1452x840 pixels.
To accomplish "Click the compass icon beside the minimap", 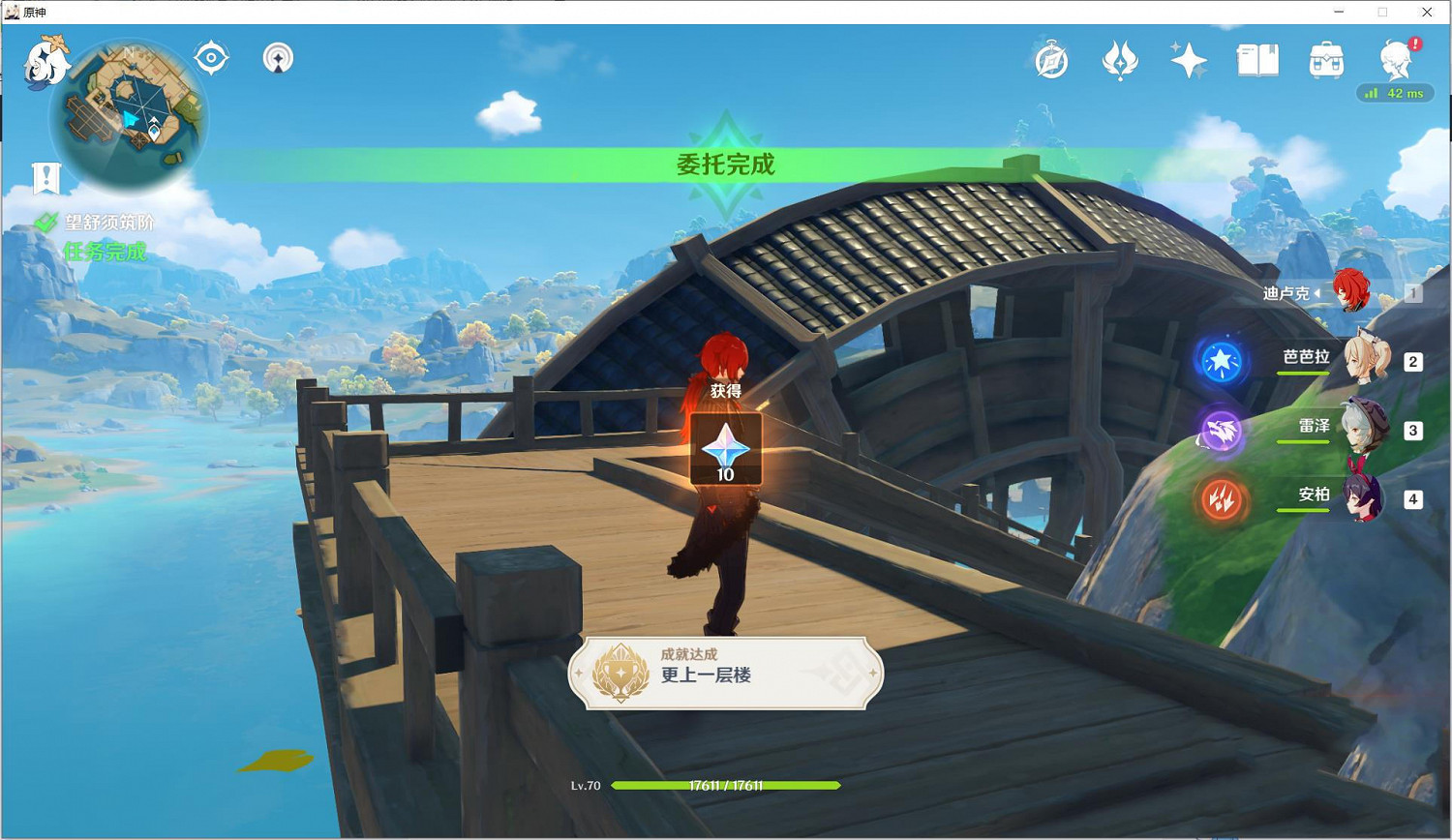I will tap(210, 57).
